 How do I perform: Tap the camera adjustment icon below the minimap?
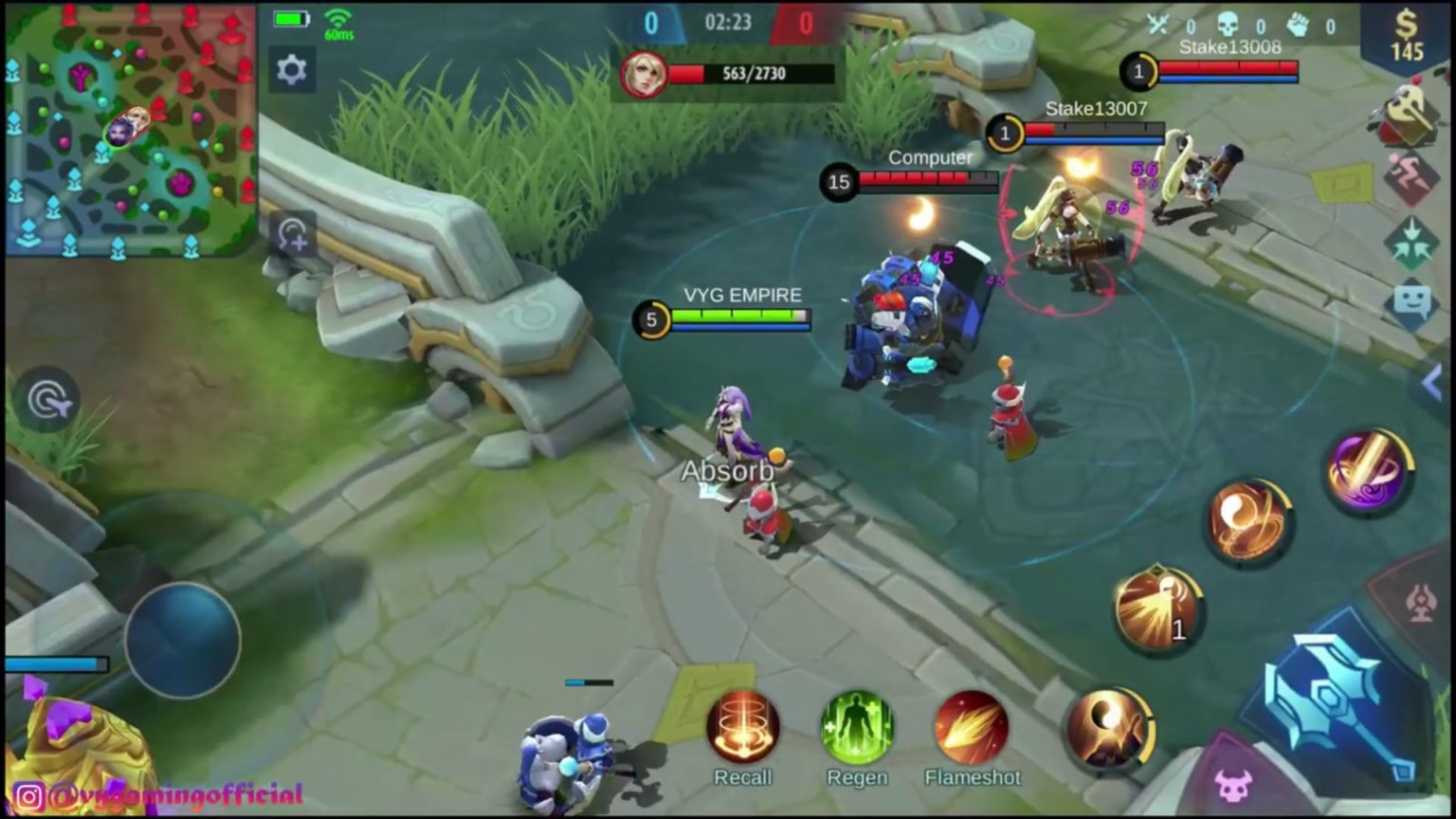(292, 235)
